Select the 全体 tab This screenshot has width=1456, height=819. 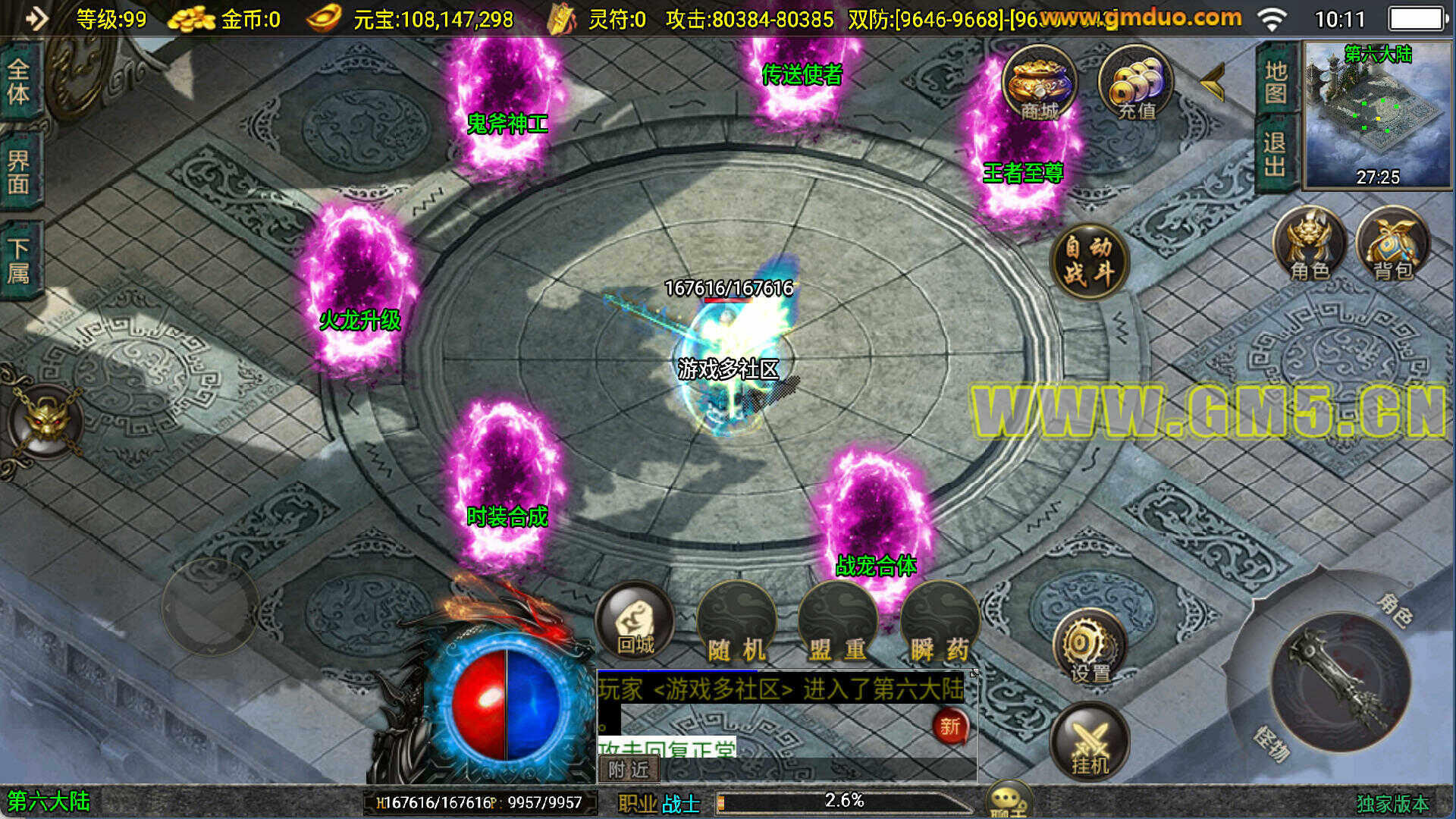coord(19,82)
